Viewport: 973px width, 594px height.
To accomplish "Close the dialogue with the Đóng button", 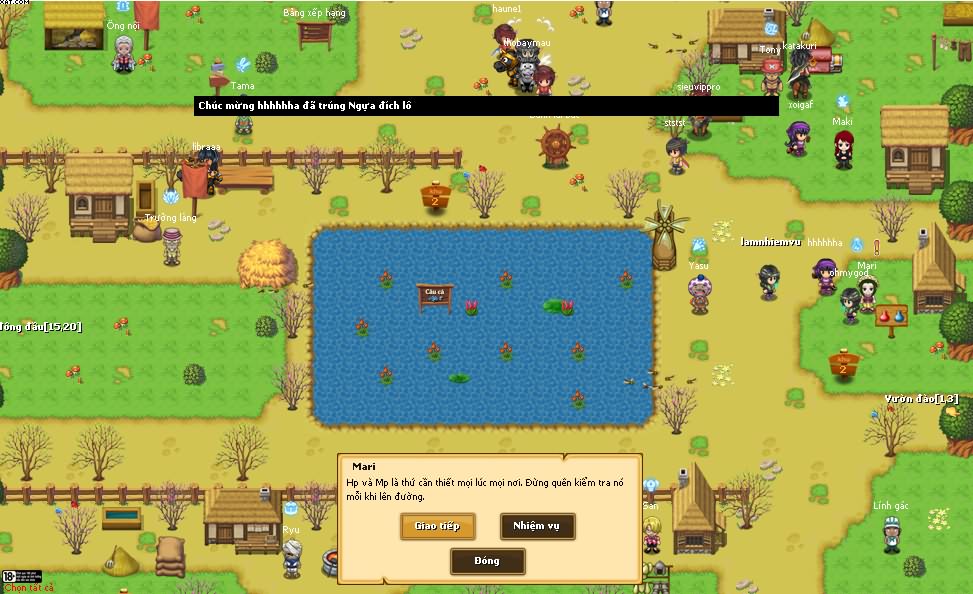I will [487, 561].
